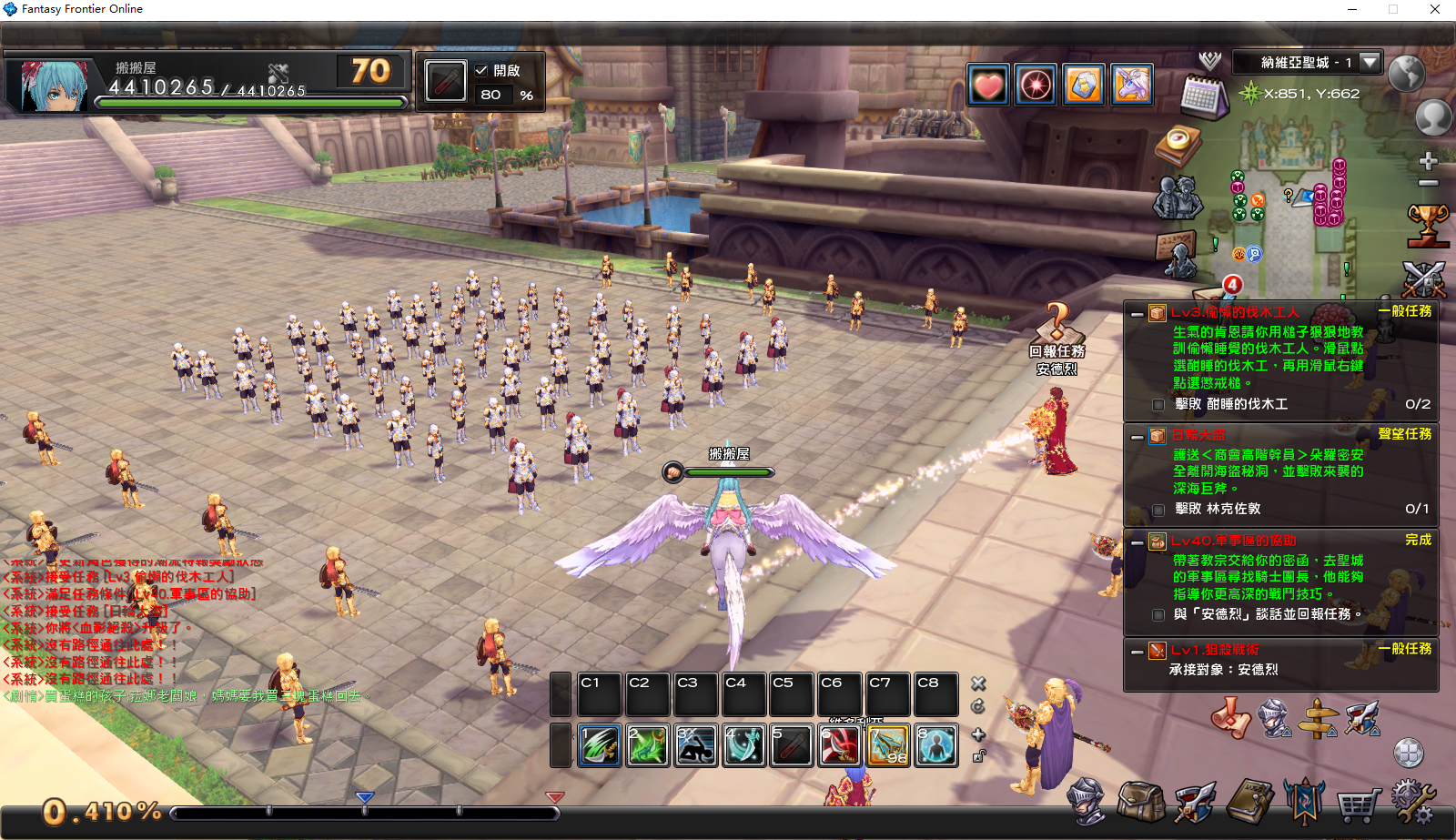Click the unicorn mount buff icon
Screen dimensions: 1456x840
tap(1131, 86)
